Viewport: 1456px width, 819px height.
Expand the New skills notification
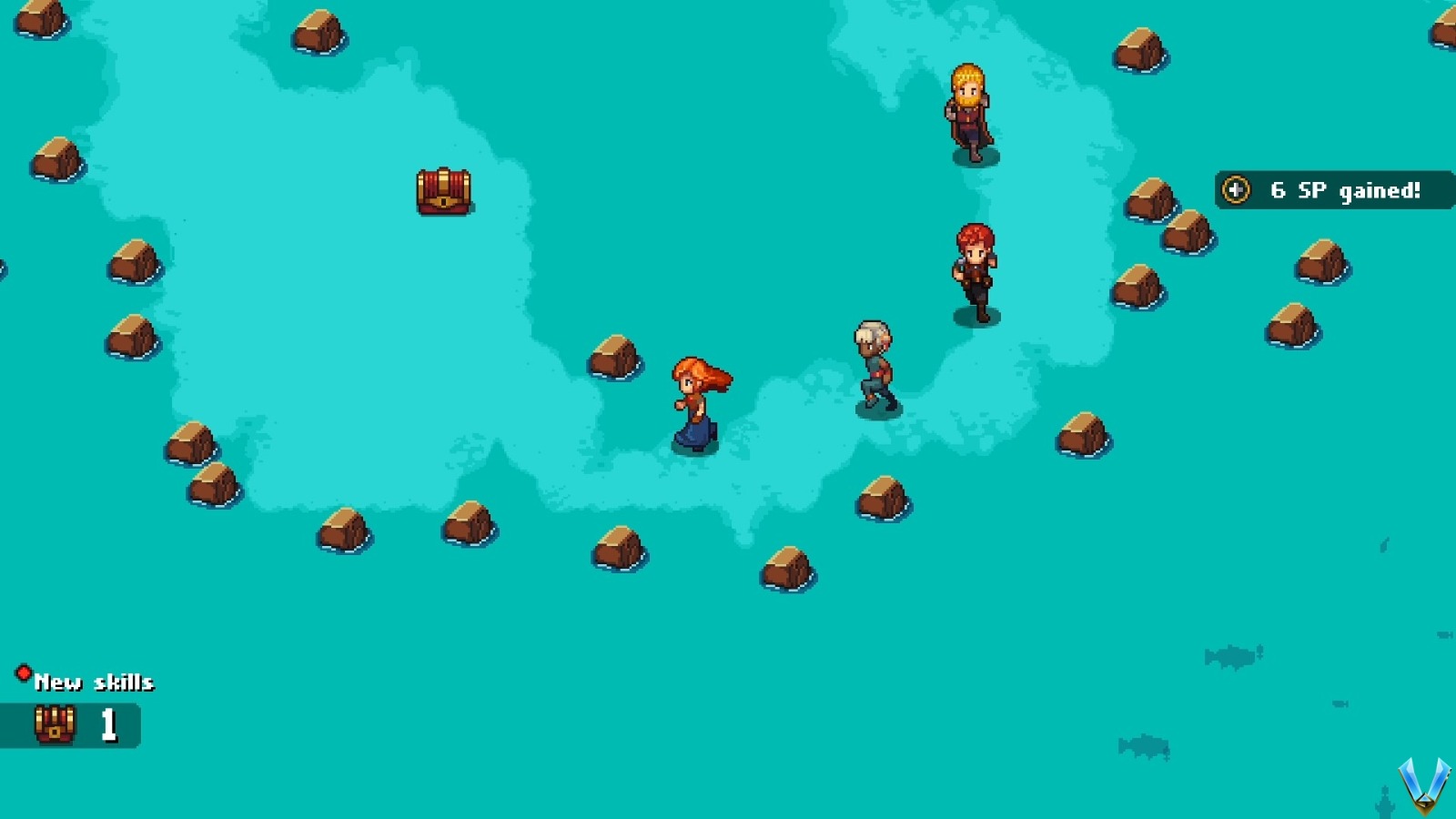click(x=94, y=681)
